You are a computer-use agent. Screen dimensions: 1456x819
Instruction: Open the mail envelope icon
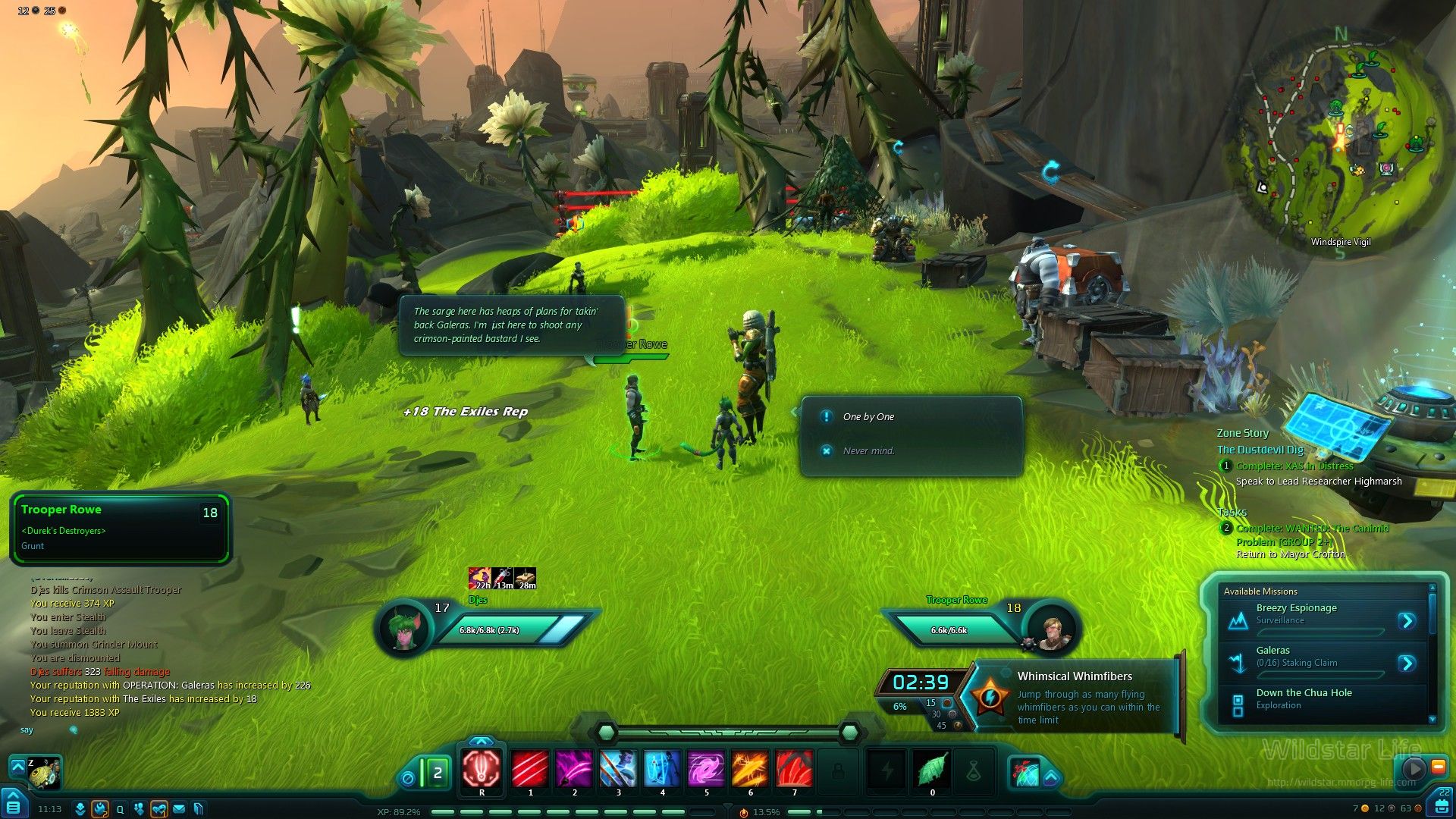[179, 809]
